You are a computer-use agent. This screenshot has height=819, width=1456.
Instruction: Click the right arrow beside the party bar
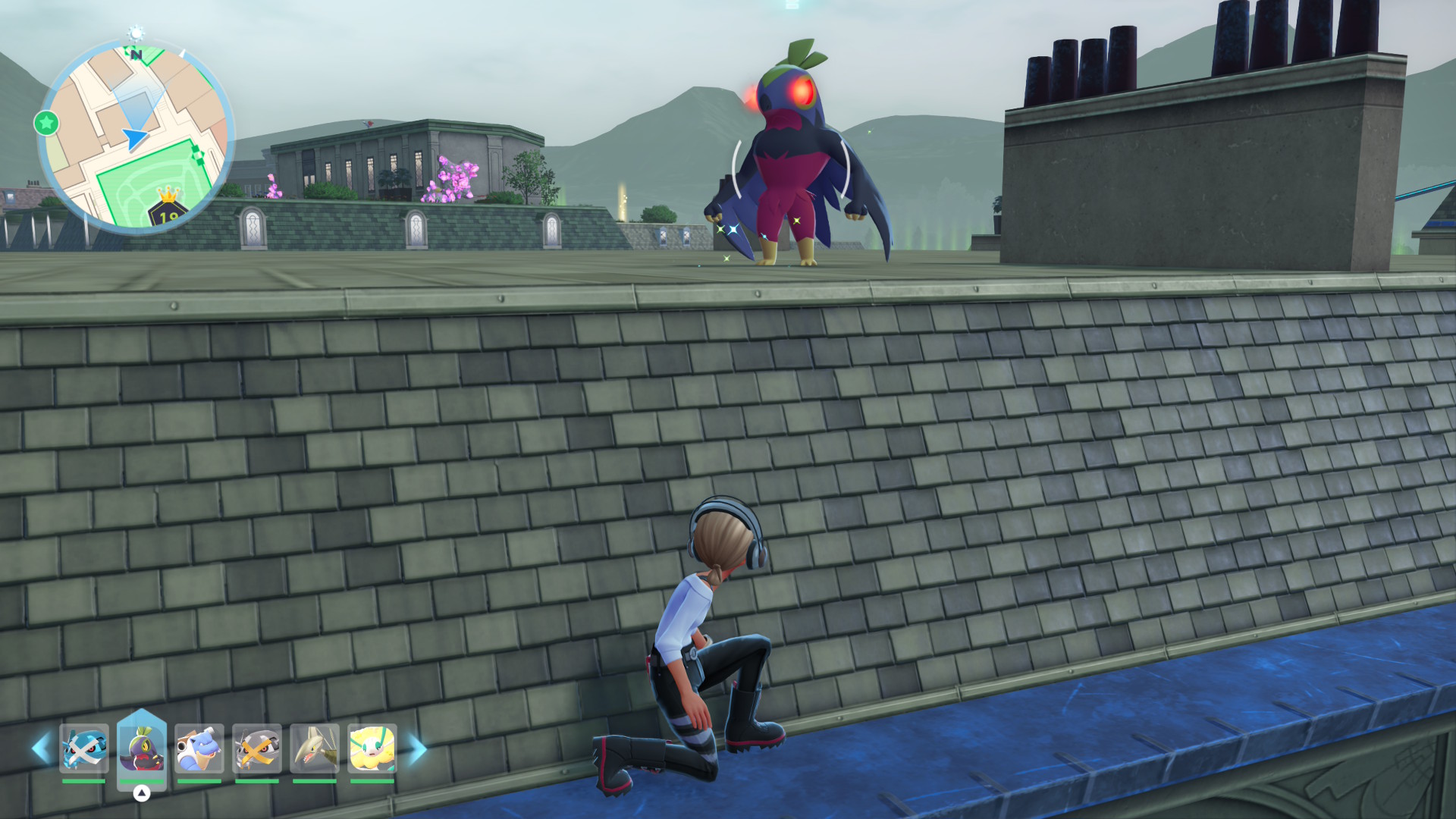pos(417,748)
